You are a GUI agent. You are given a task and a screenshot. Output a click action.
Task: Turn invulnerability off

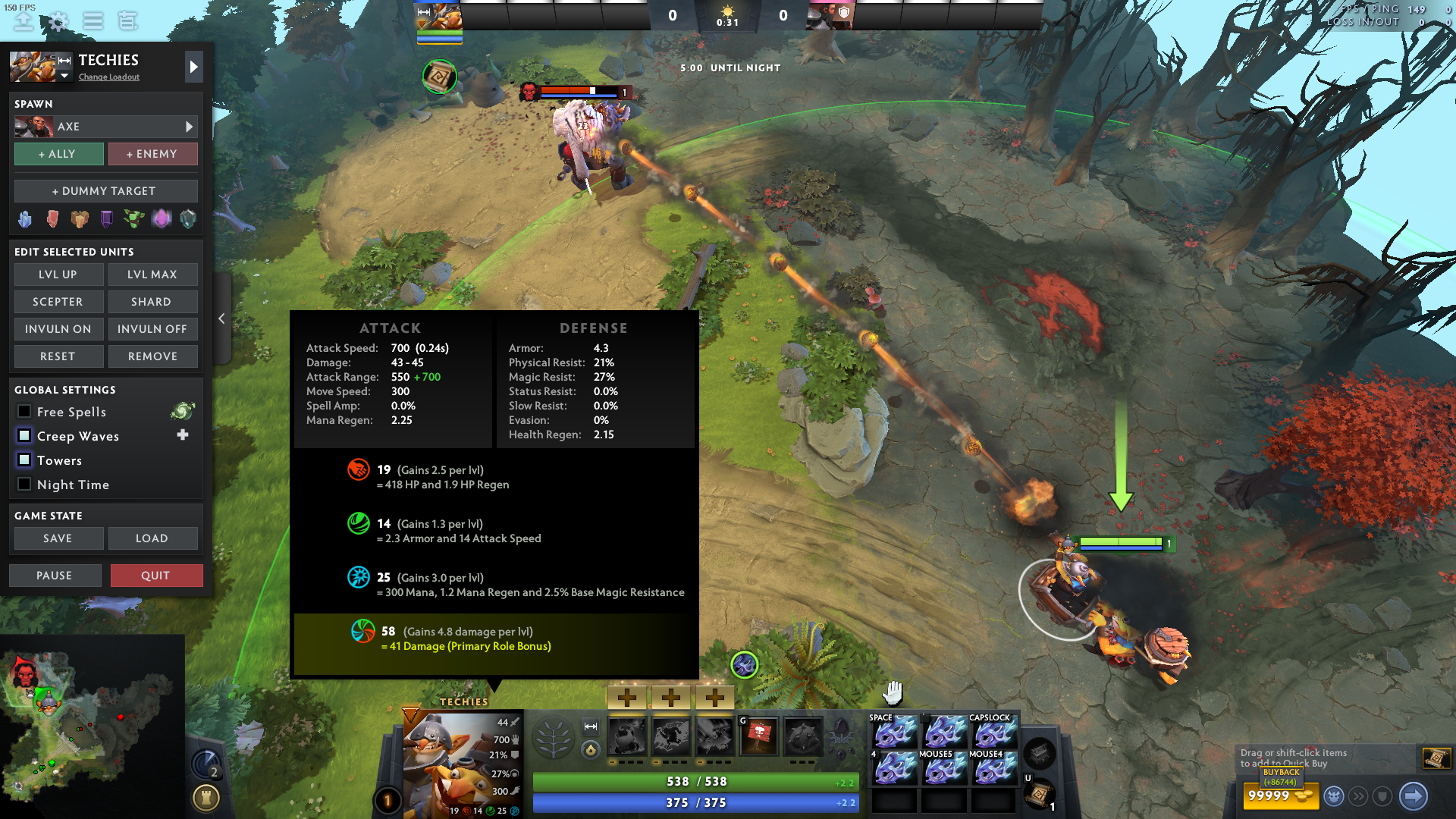point(152,329)
